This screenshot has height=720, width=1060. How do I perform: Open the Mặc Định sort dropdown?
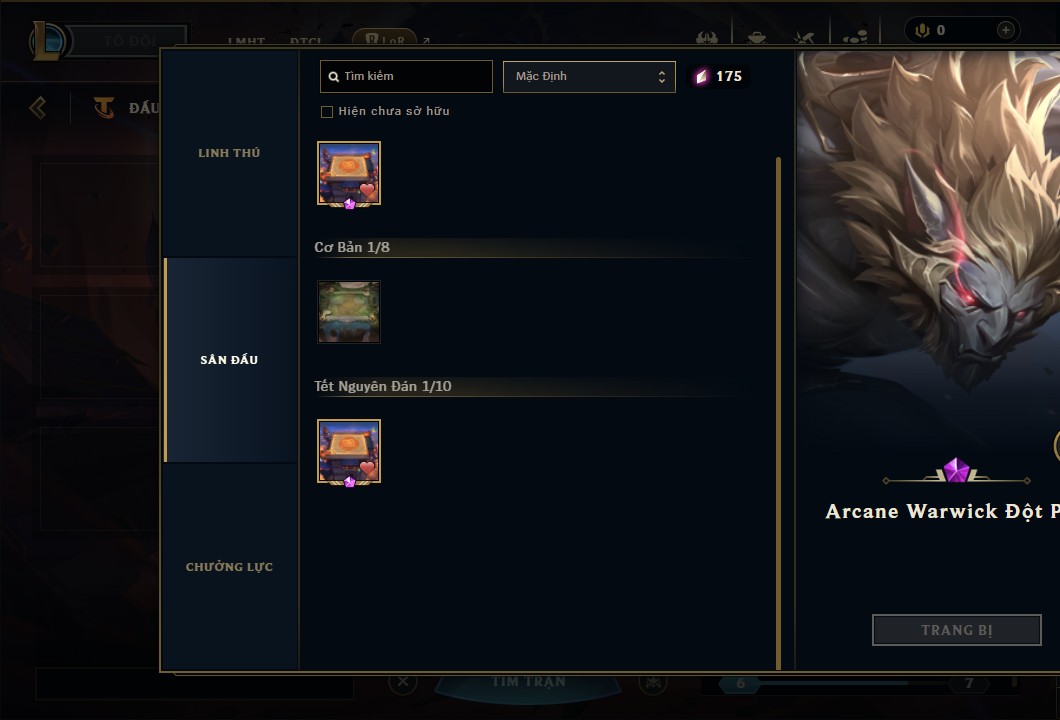[x=589, y=77]
